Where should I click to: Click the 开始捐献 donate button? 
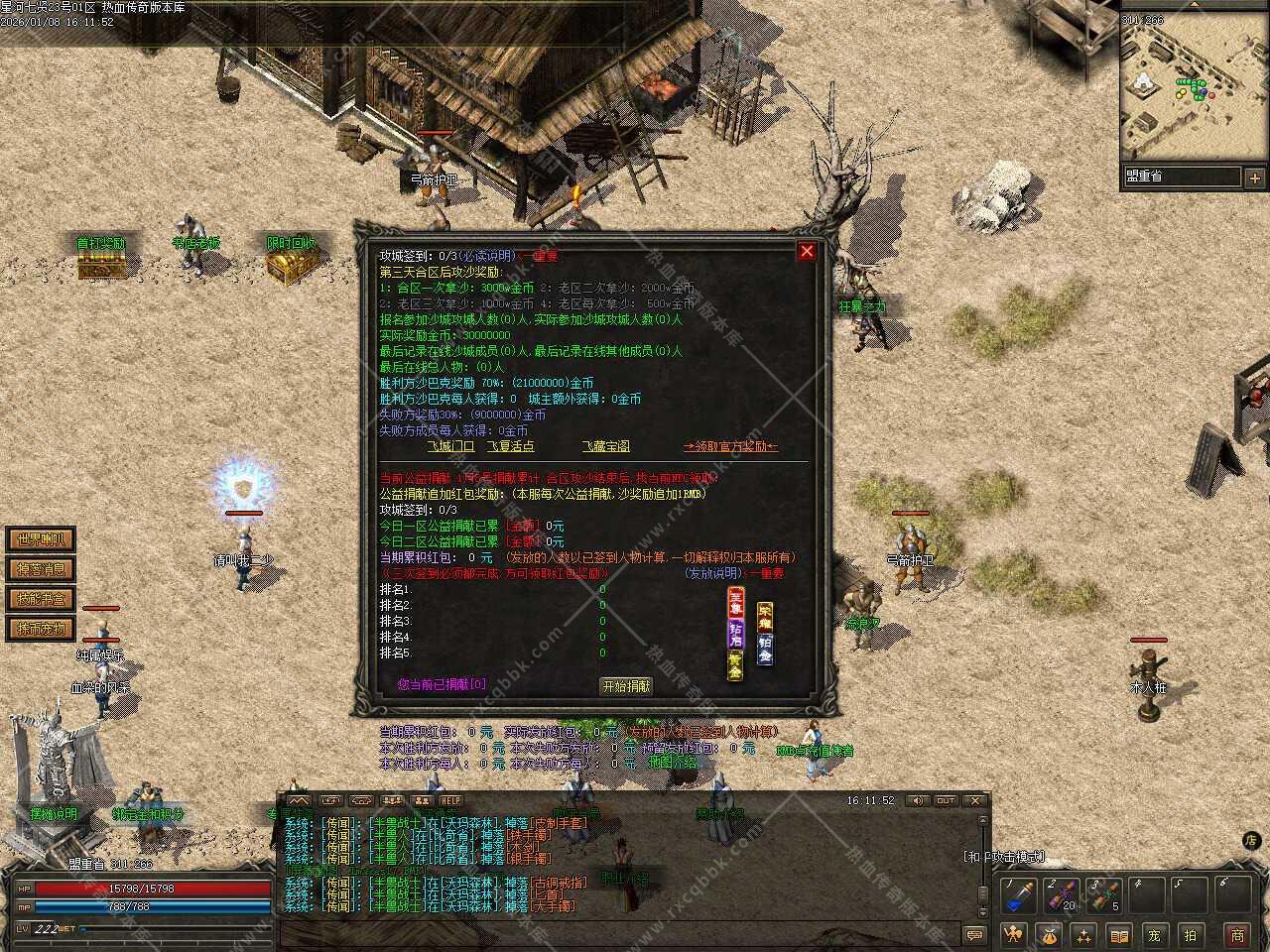(x=626, y=685)
